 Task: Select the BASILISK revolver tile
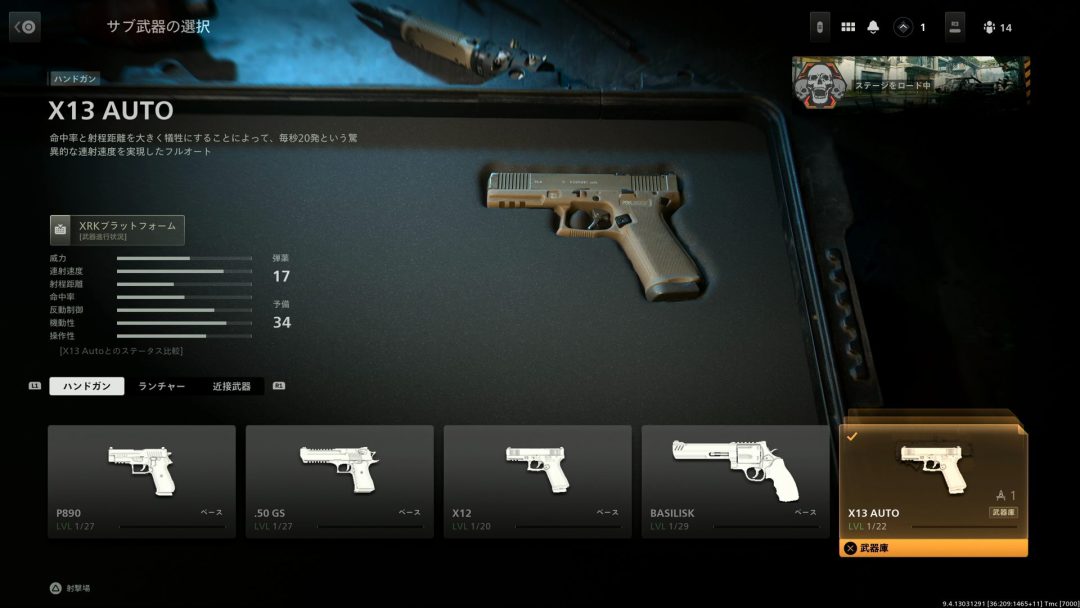735,481
